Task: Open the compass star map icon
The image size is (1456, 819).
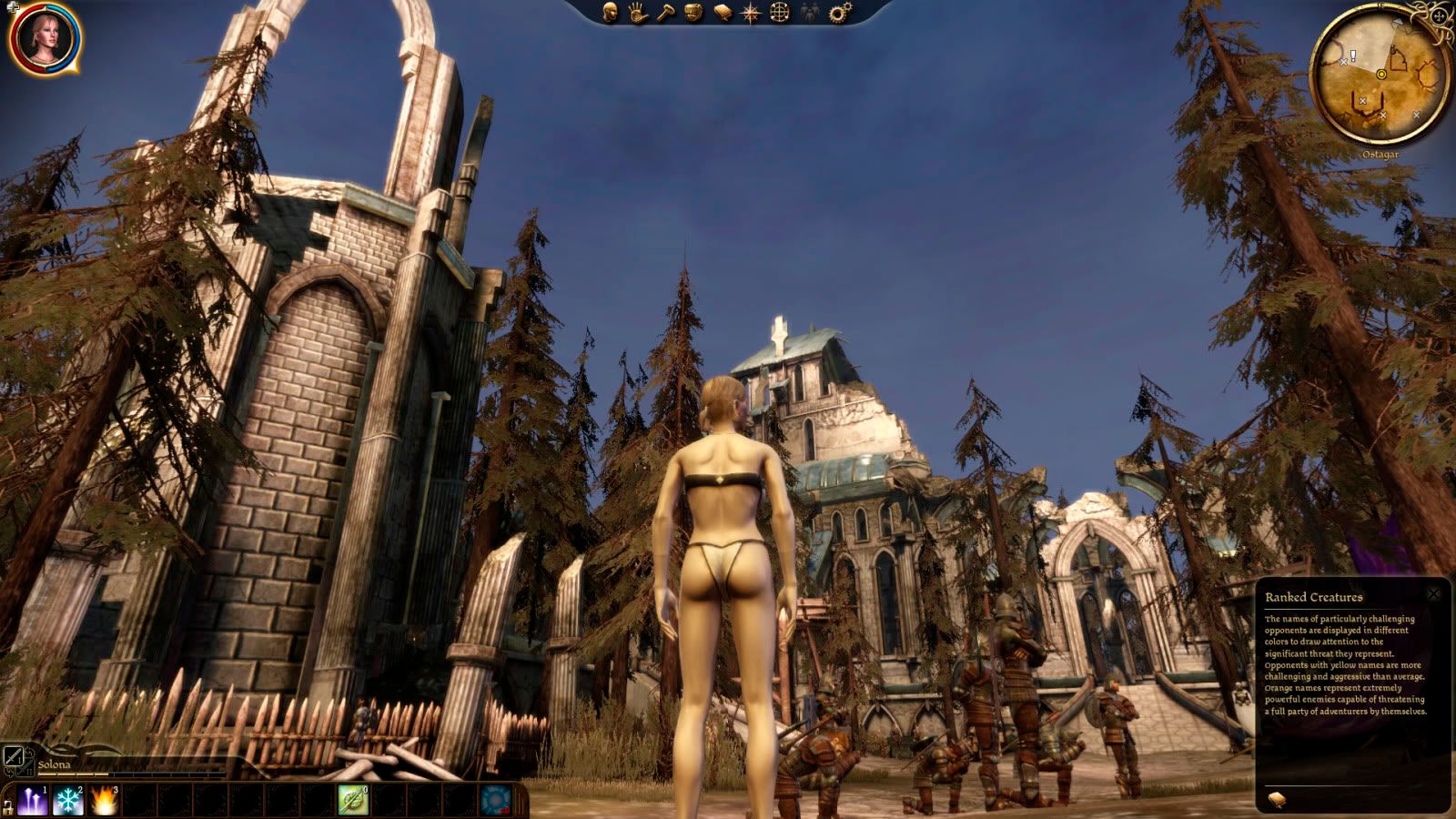Action: (751, 13)
